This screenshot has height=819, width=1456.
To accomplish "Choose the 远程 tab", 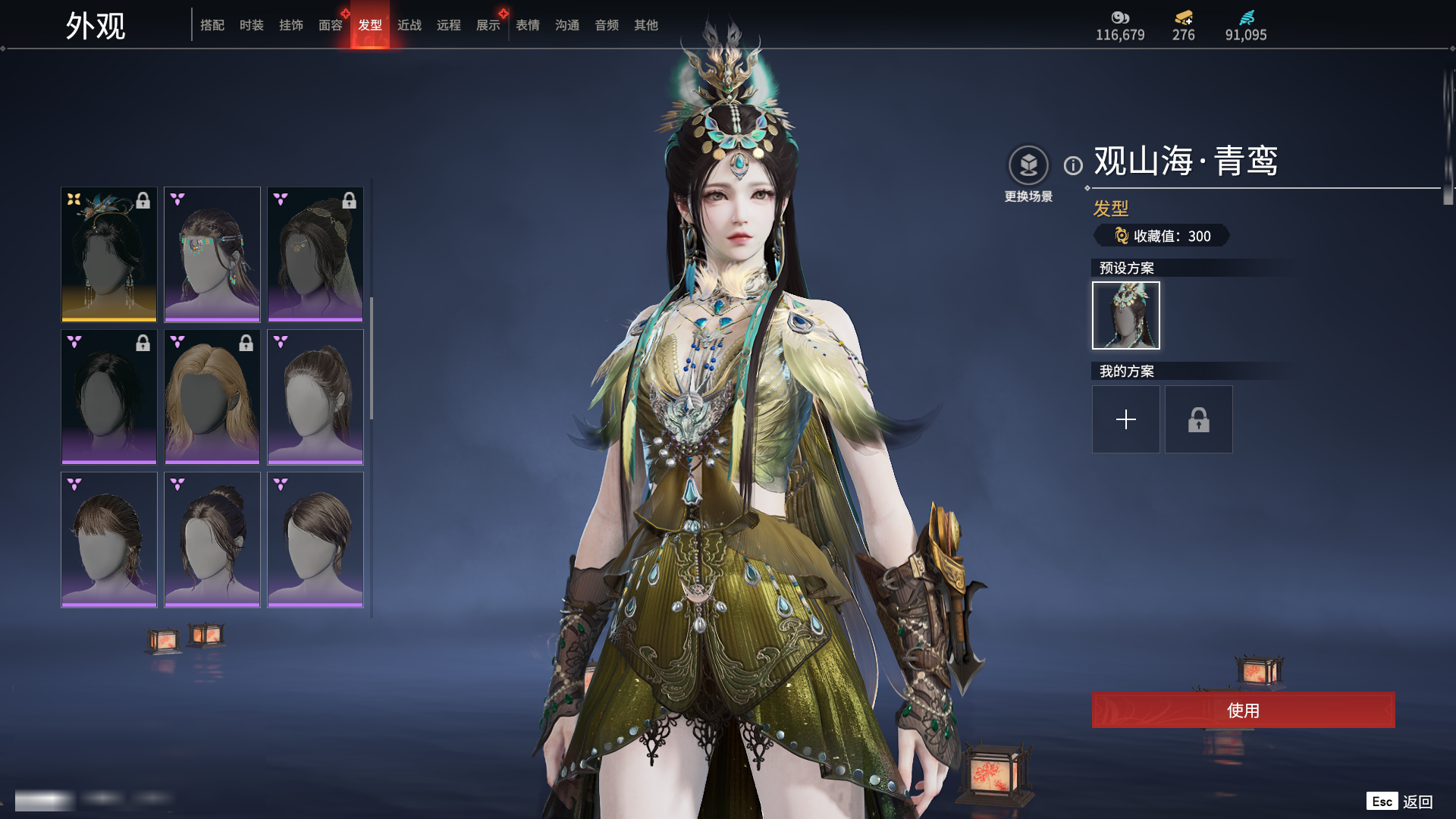I will (449, 25).
